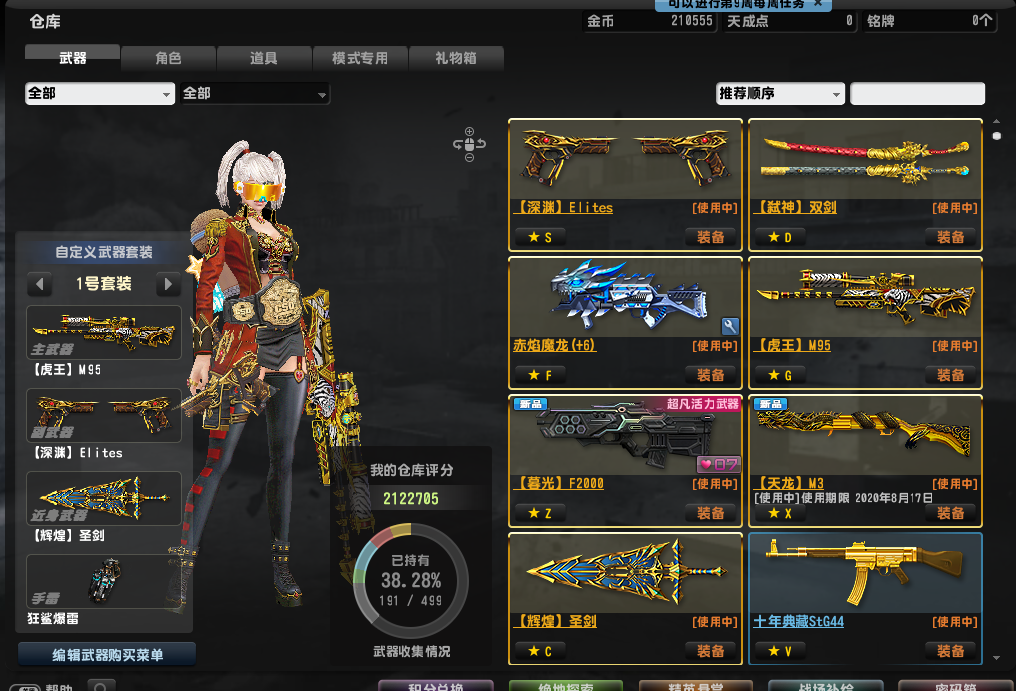Go to the next custom weapon set
This screenshot has width=1016, height=691.
click(168, 284)
